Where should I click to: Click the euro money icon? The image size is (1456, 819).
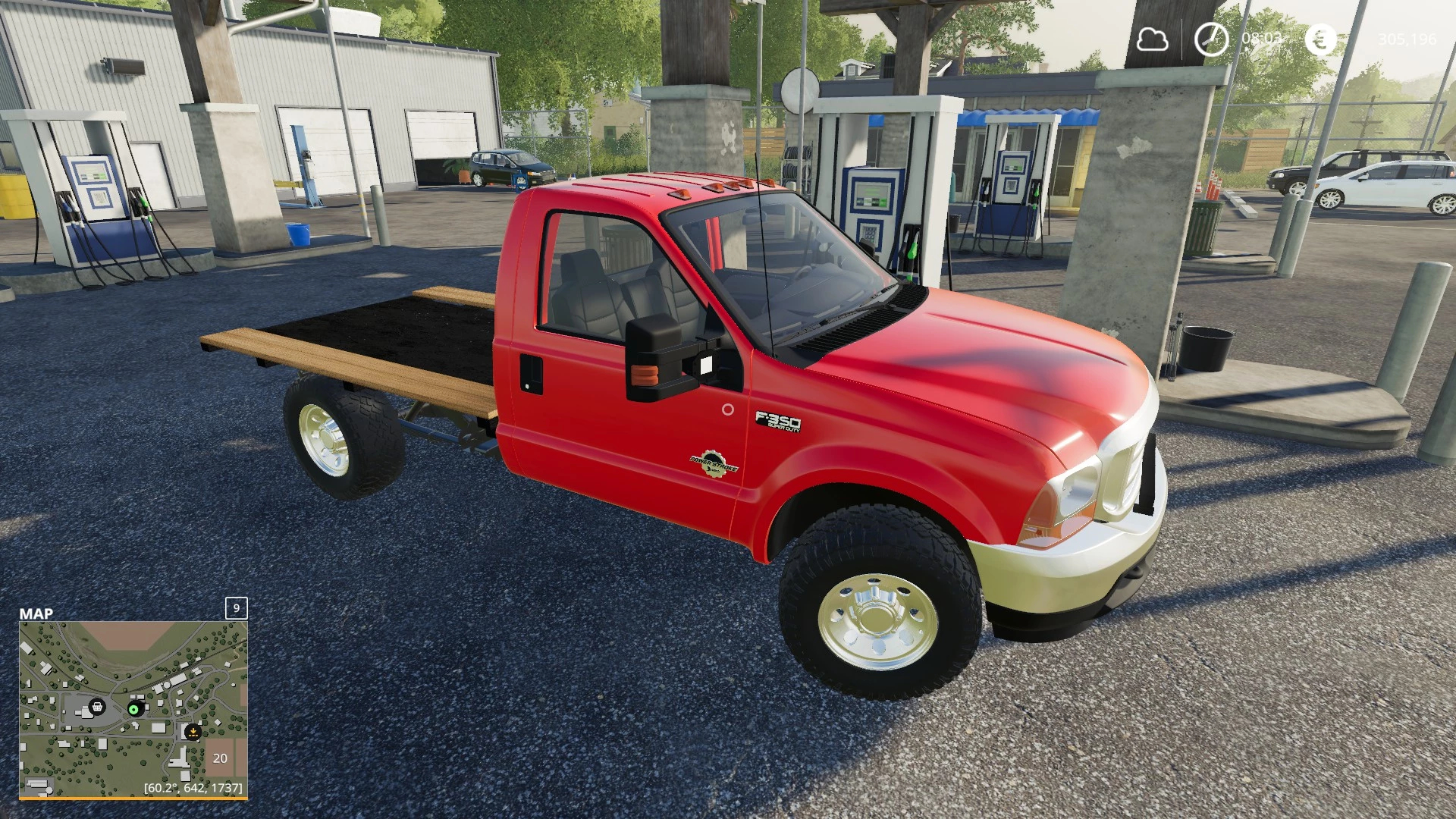(x=1321, y=39)
